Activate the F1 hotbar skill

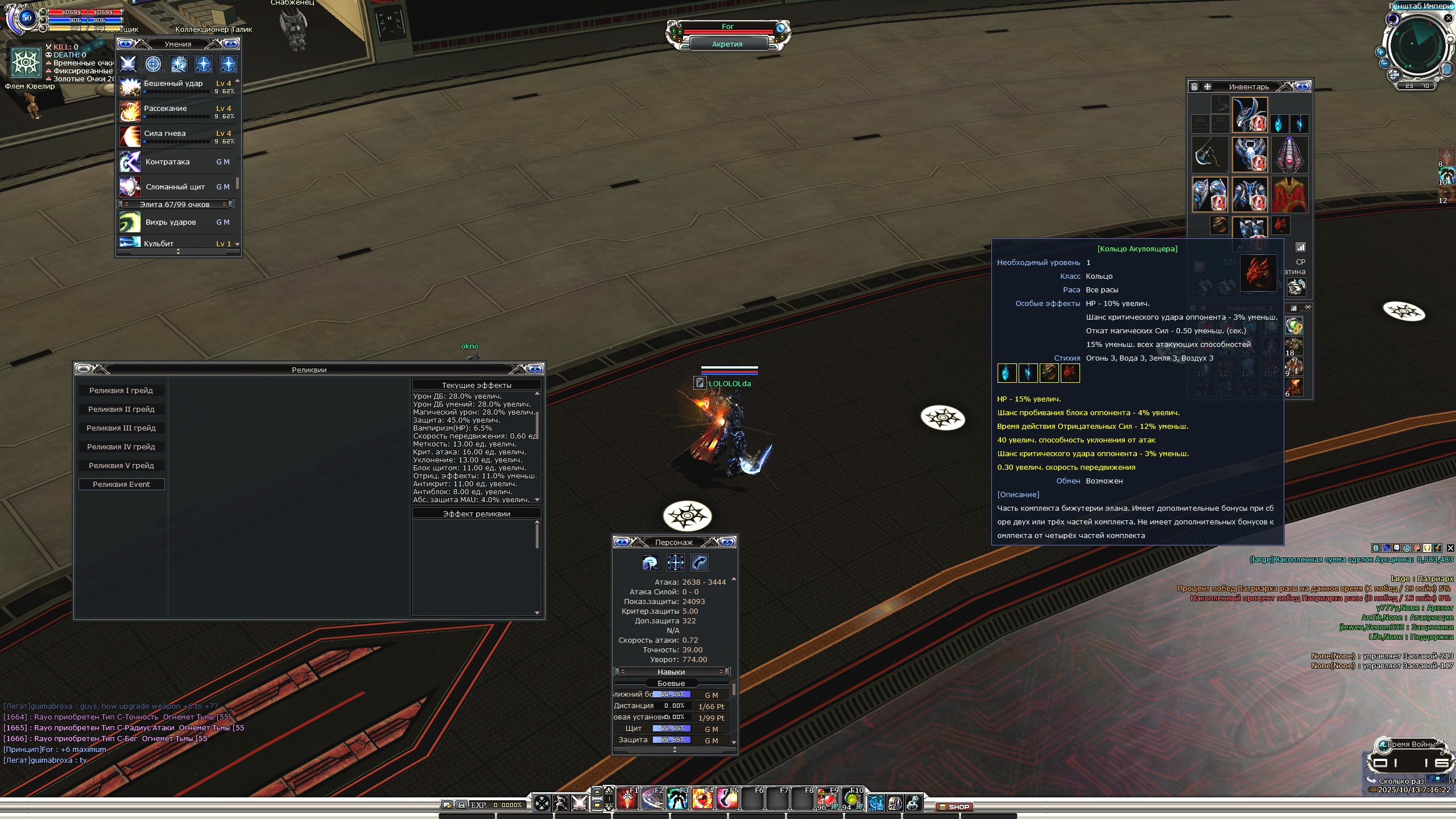coord(627,799)
